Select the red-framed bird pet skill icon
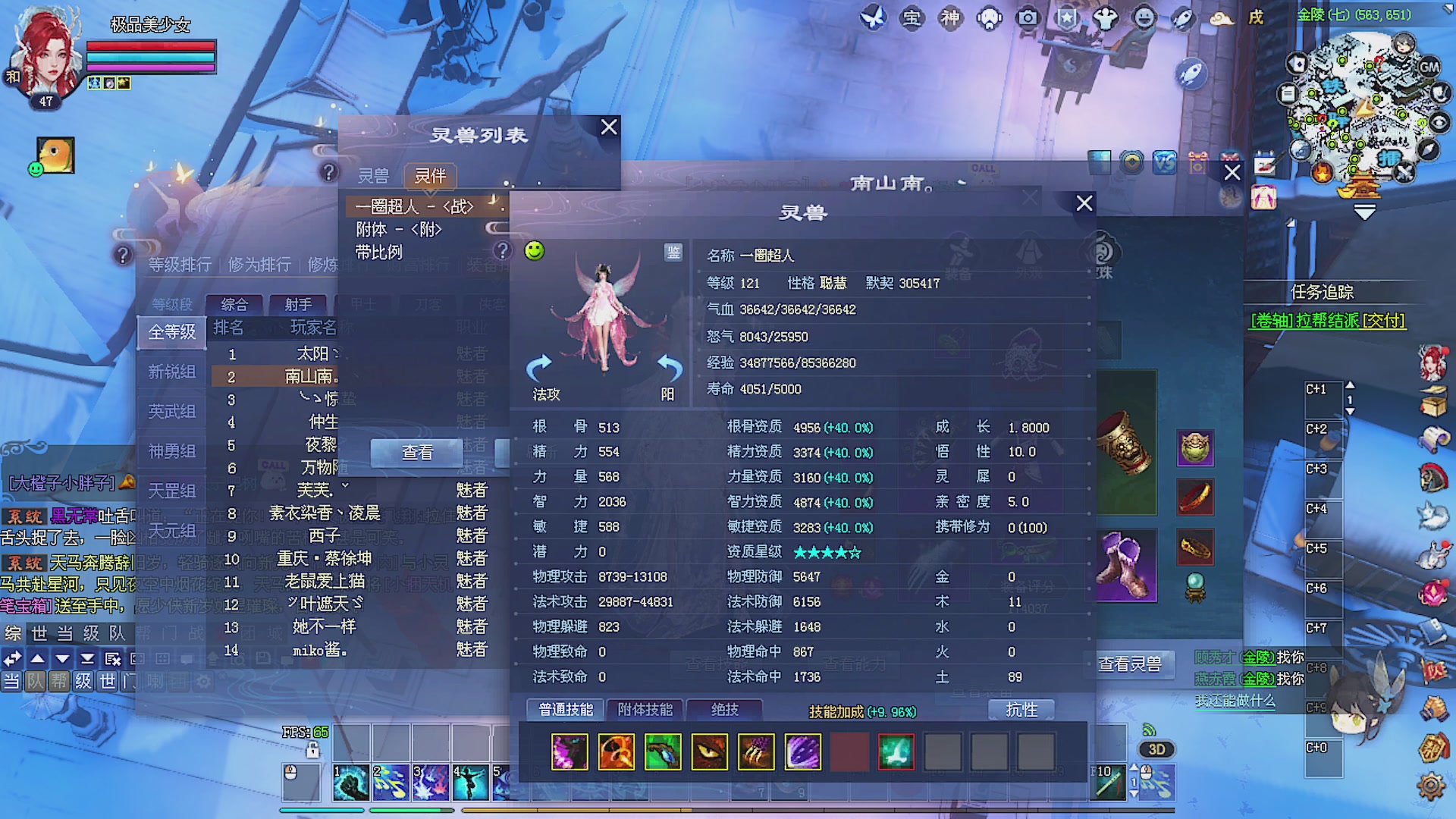1456x819 pixels. pyautogui.click(x=896, y=751)
